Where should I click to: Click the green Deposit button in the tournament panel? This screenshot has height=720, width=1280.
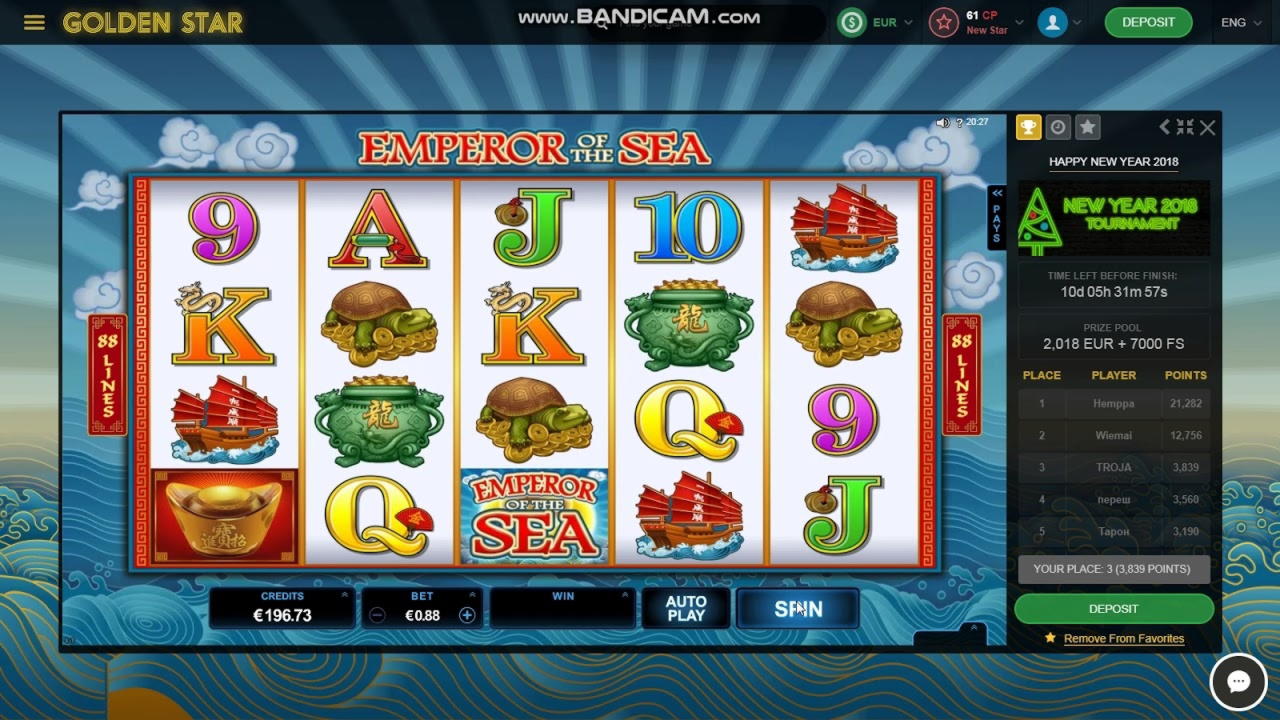(x=1113, y=608)
